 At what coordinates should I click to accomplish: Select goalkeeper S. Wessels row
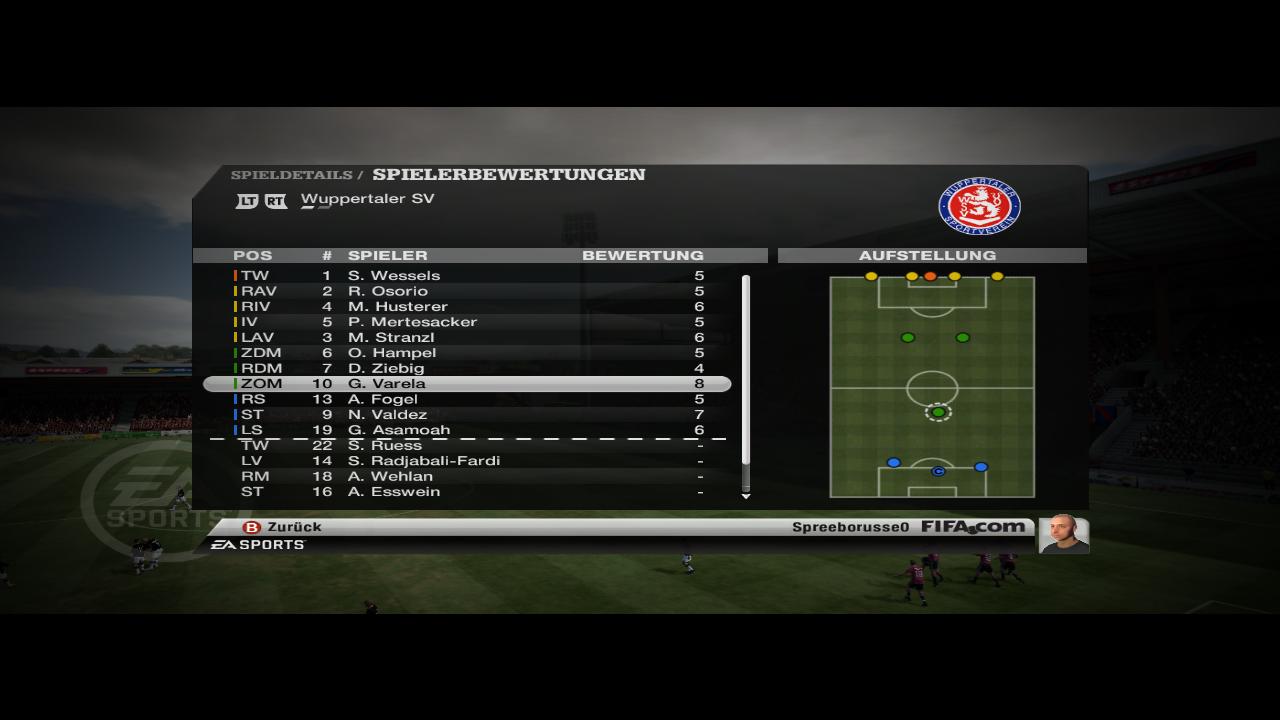[467, 276]
